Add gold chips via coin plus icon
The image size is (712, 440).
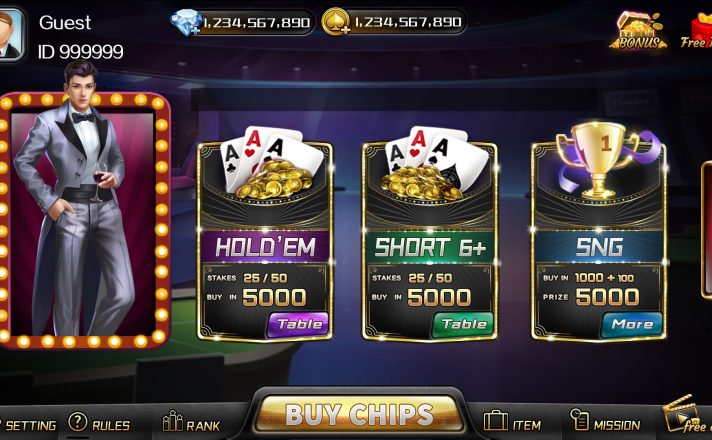pyautogui.click(x=336, y=22)
